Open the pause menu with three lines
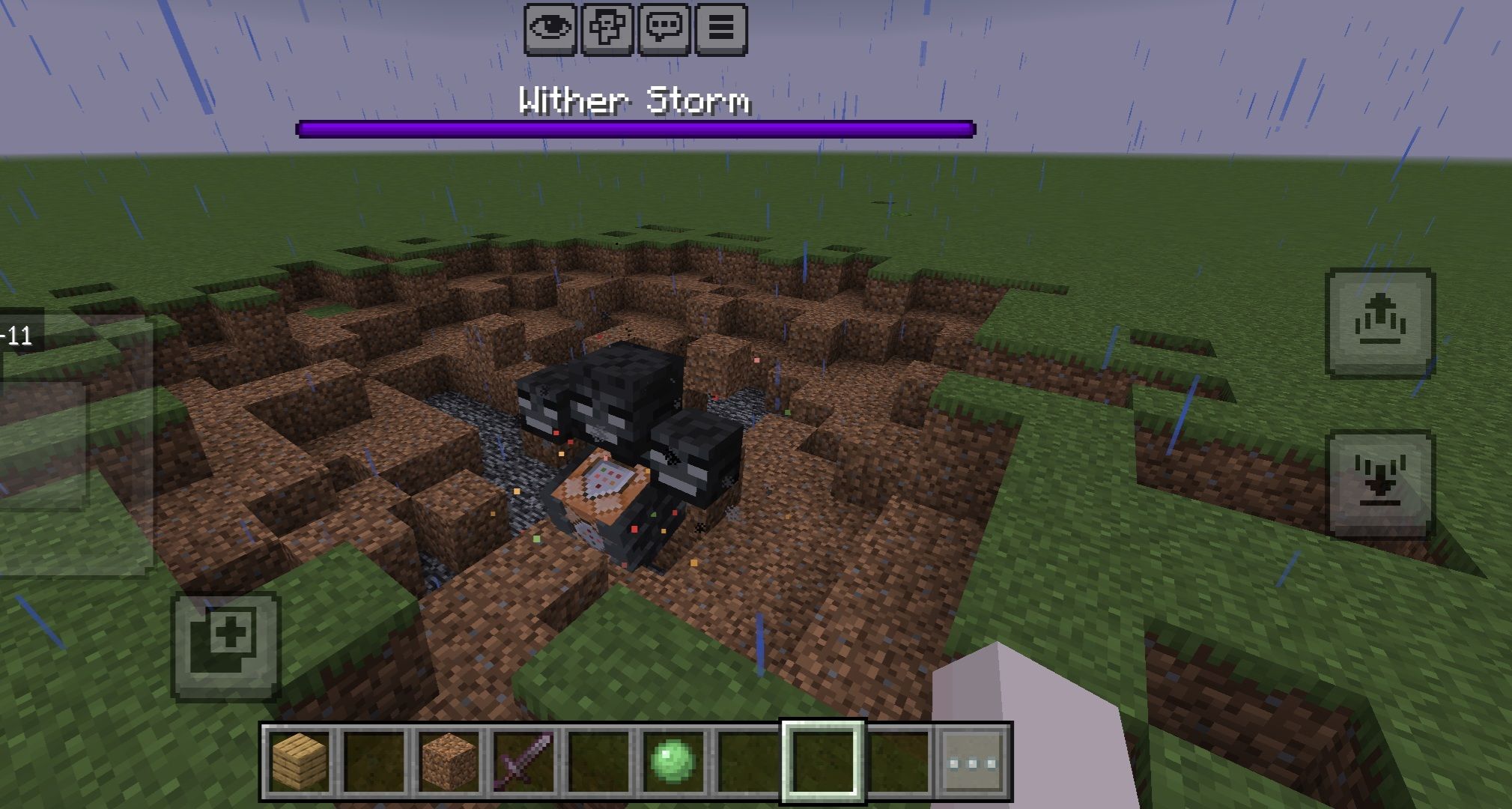The width and height of the screenshot is (1512, 809). pos(721,29)
